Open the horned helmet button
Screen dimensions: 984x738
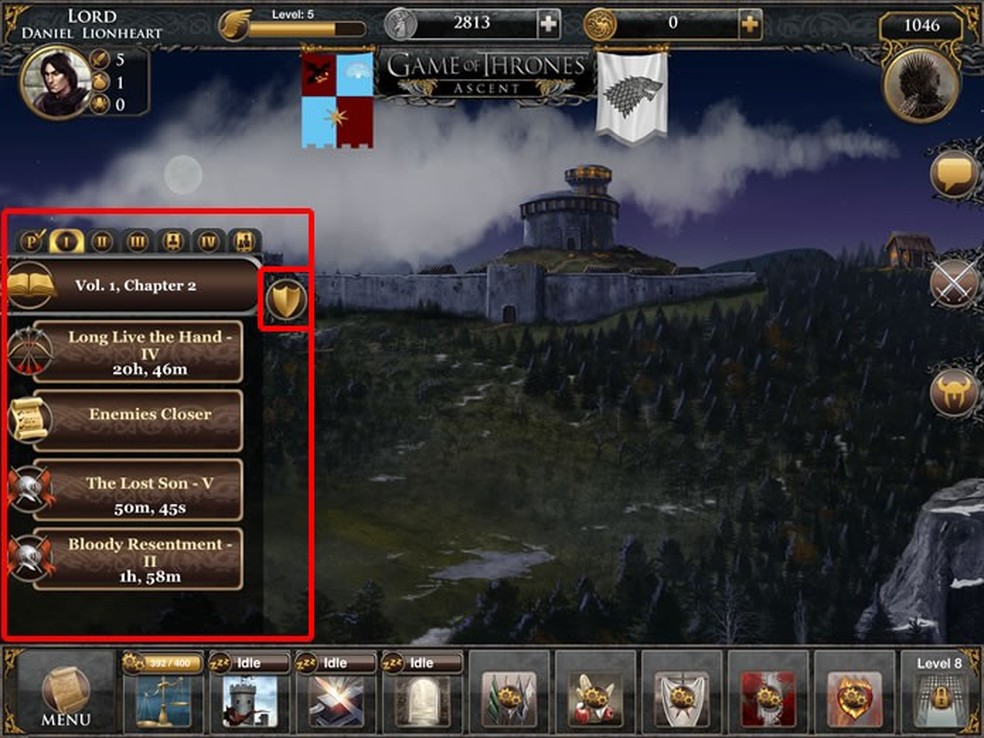954,393
